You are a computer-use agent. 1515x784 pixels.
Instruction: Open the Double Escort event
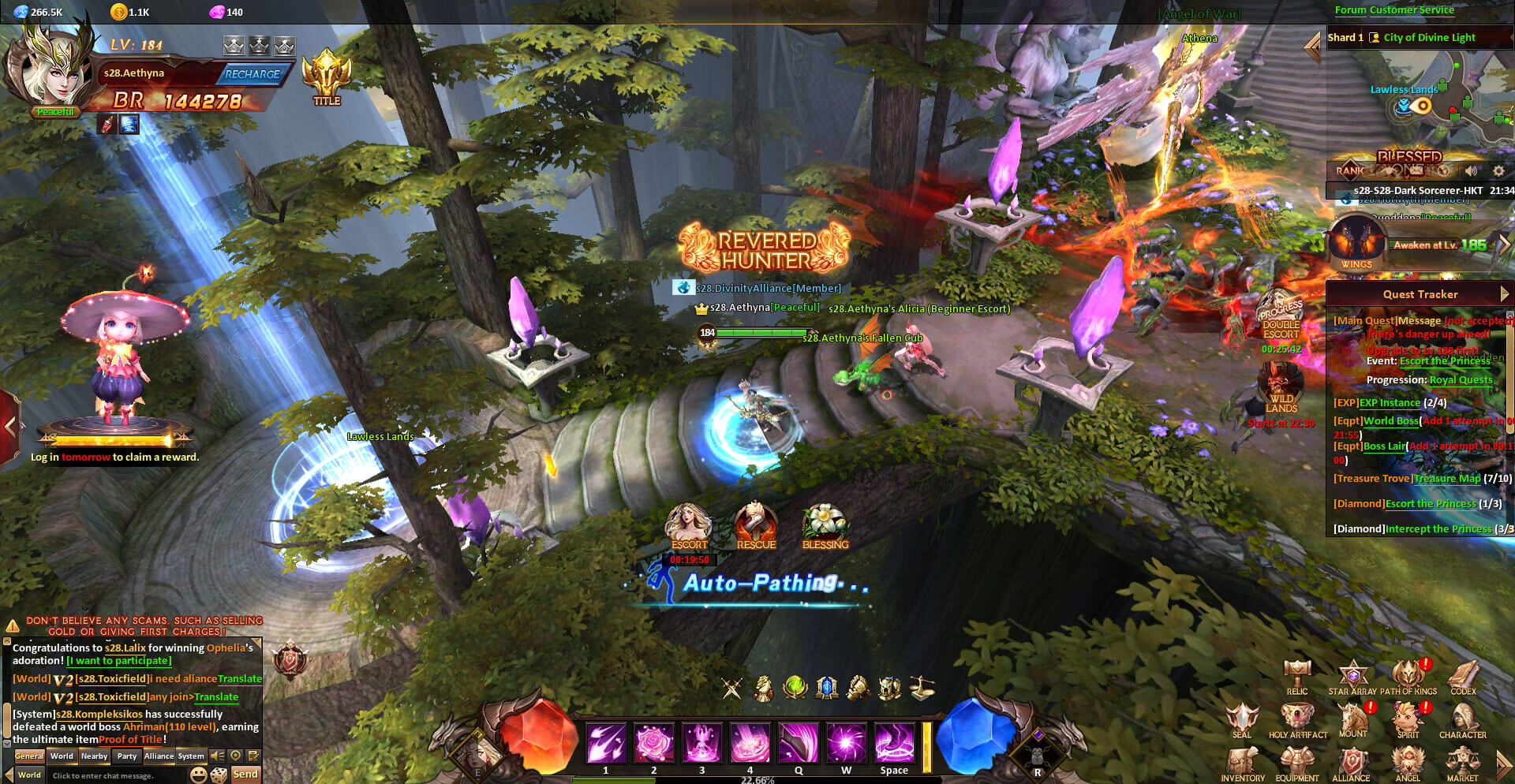[x=1281, y=319]
